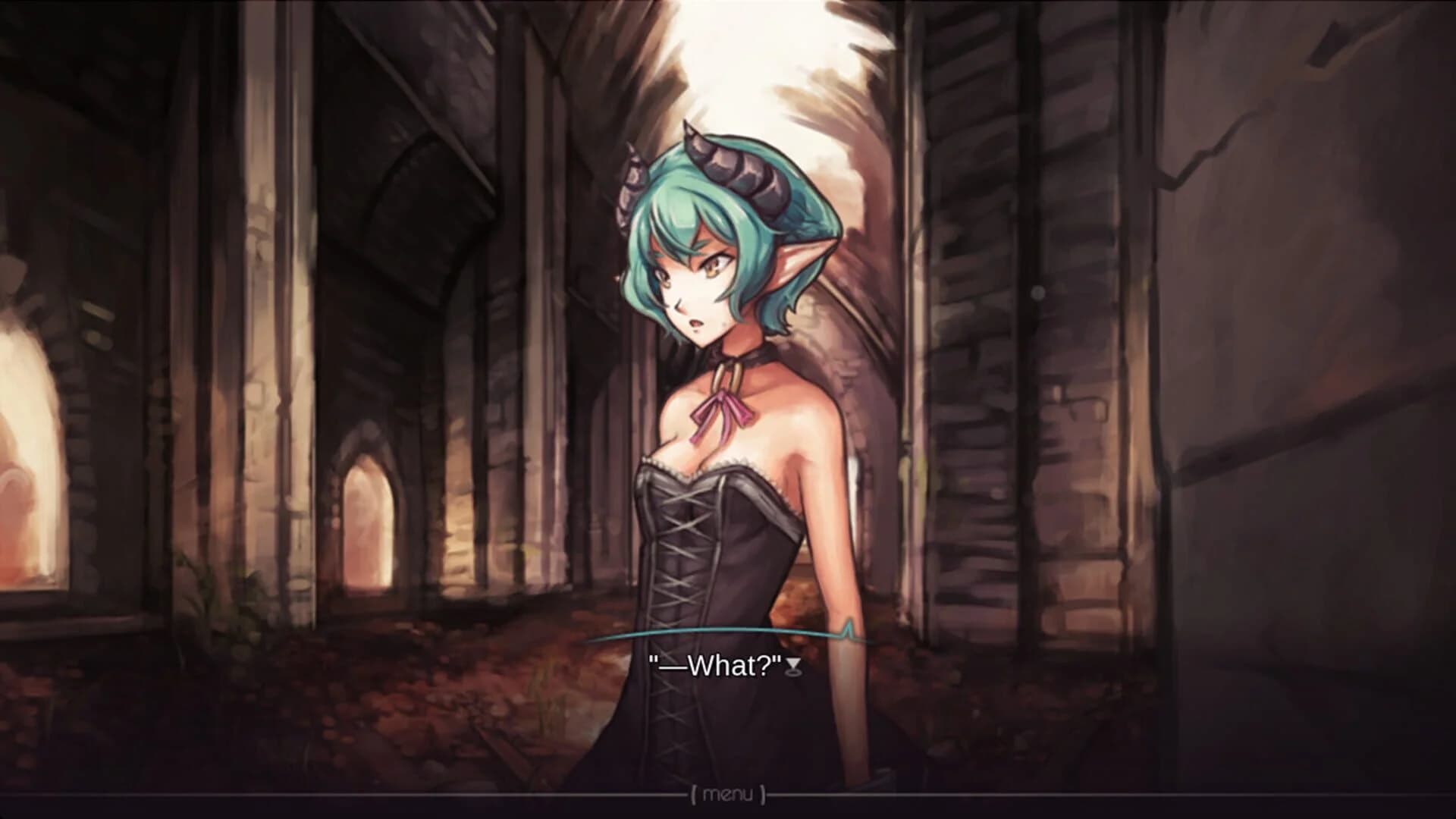Select the hourglass icon after the dialogue text
Screen dimensions: 1456x819
(x=792, y=666)
